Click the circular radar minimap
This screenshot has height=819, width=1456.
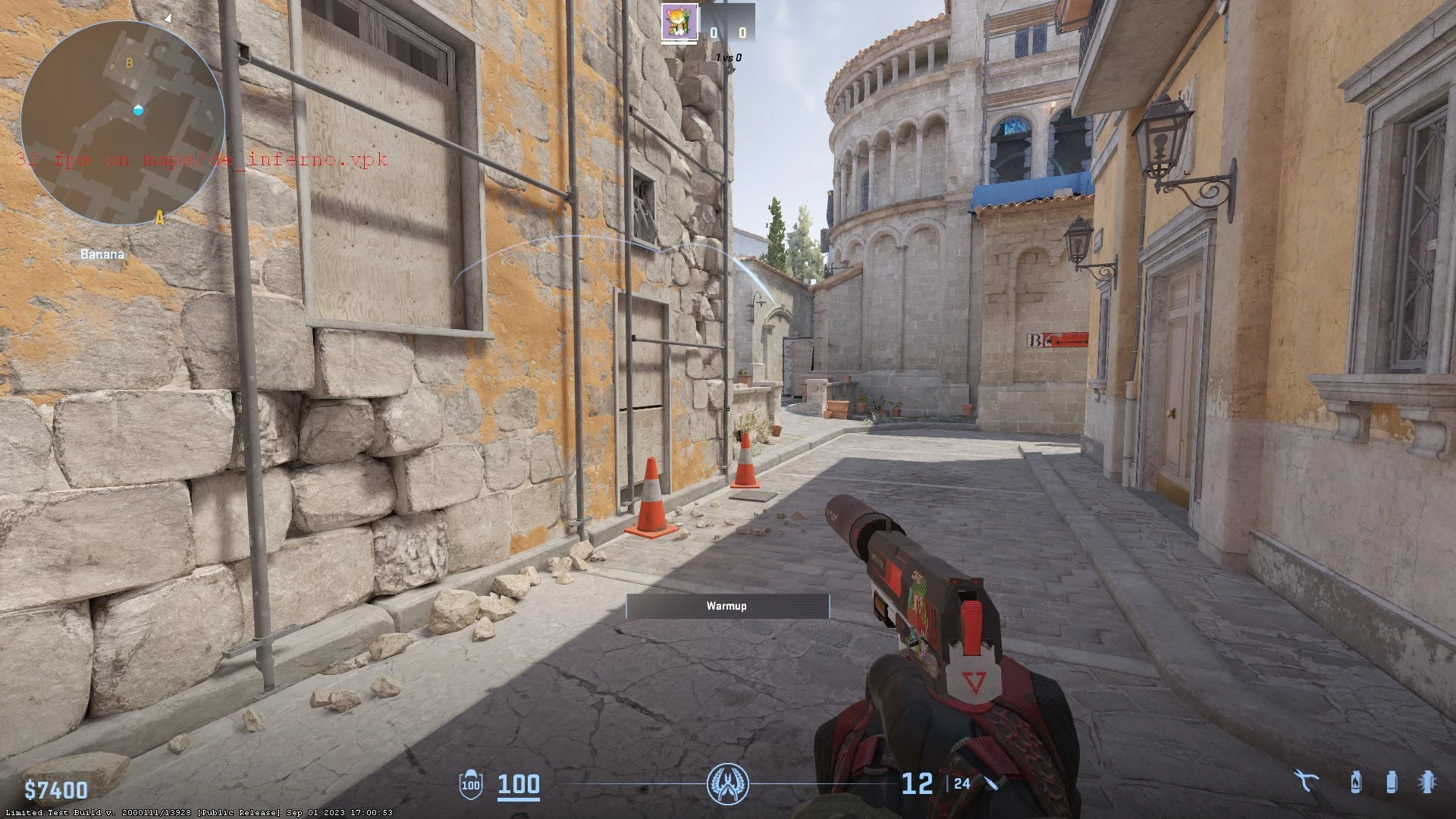tap(122, 123)
